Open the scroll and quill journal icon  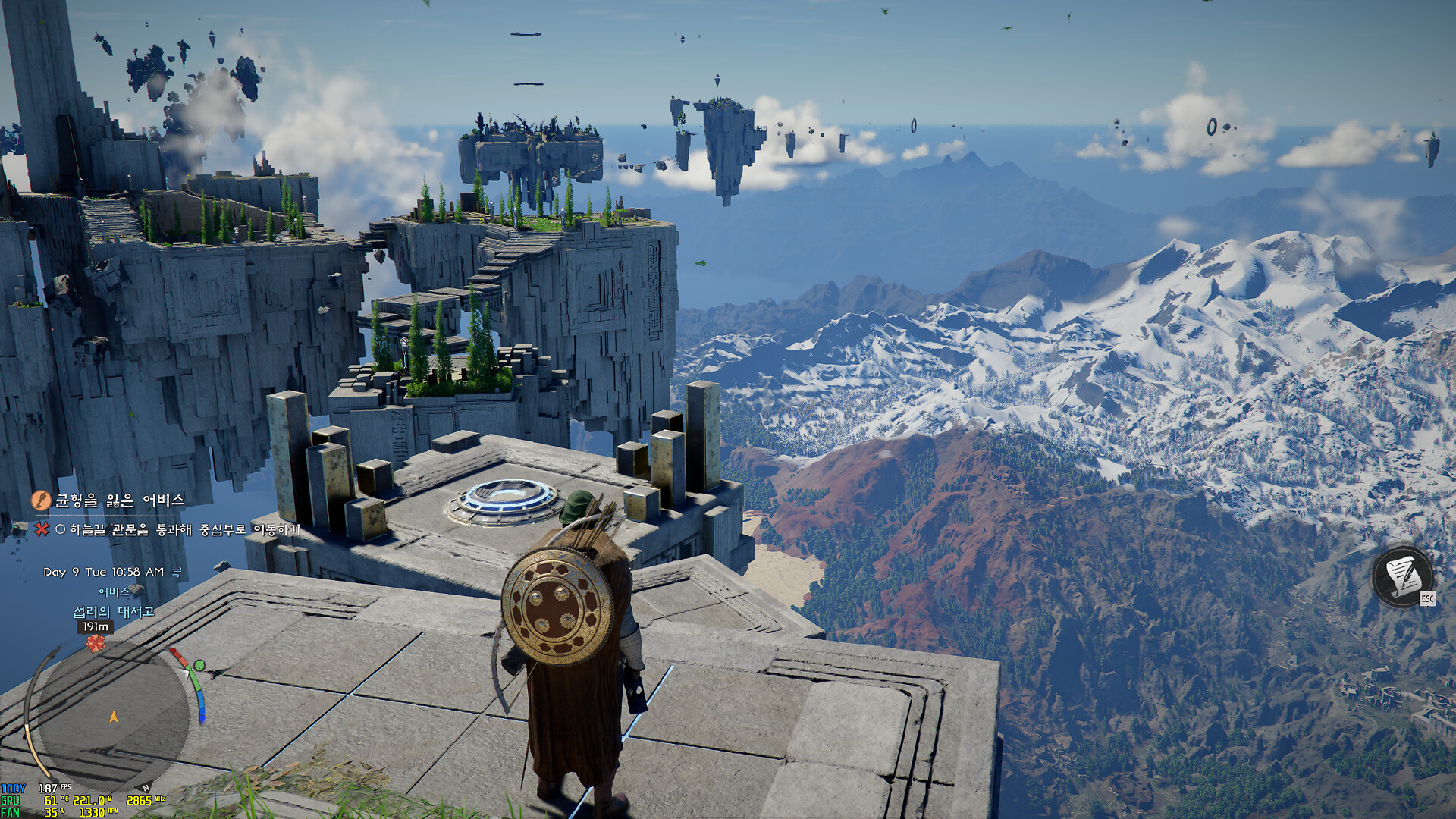pos(1402,577)
